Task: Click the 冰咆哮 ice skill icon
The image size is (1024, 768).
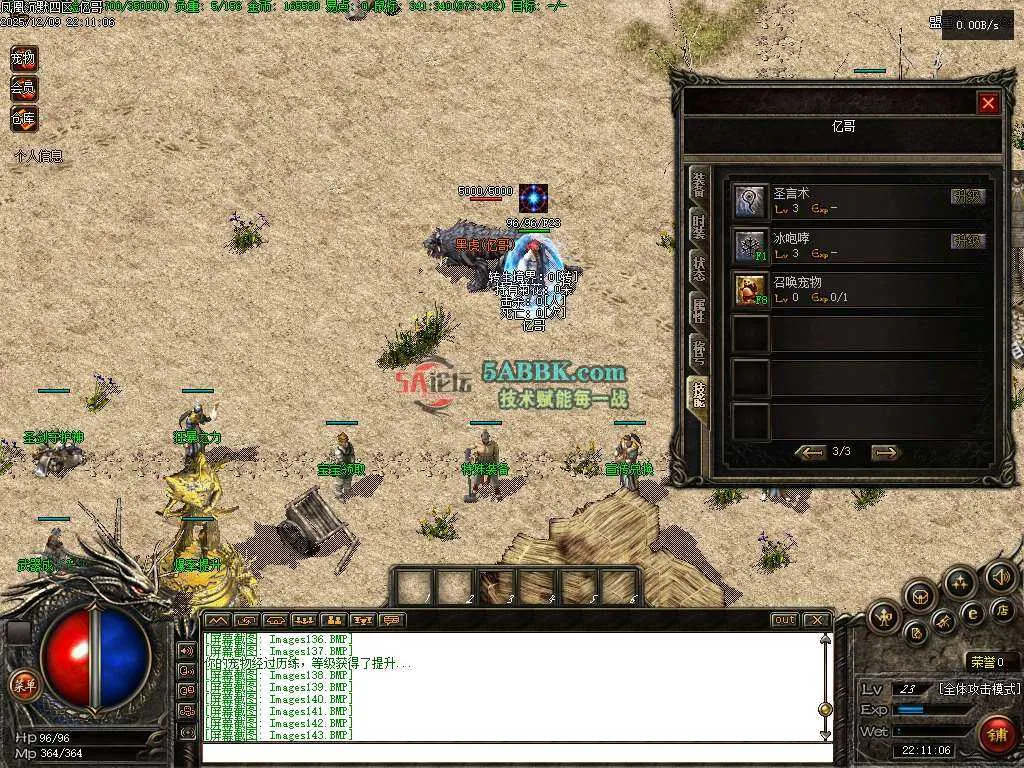Action: tap(750, 245)
